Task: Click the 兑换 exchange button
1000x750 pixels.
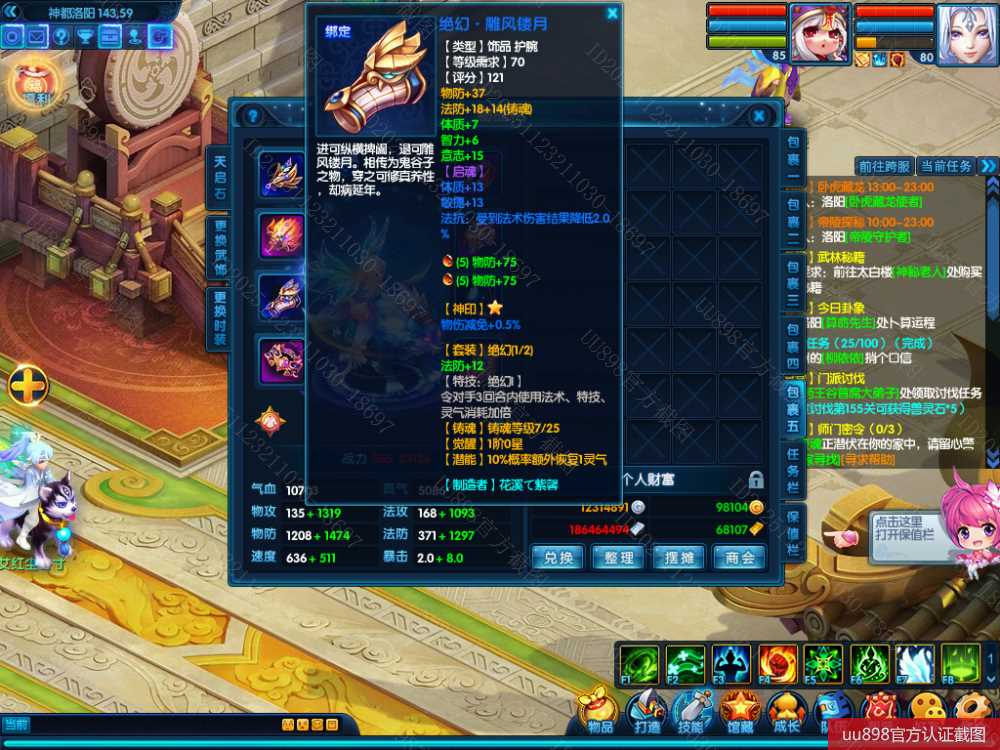Action: tap(558, 557)
